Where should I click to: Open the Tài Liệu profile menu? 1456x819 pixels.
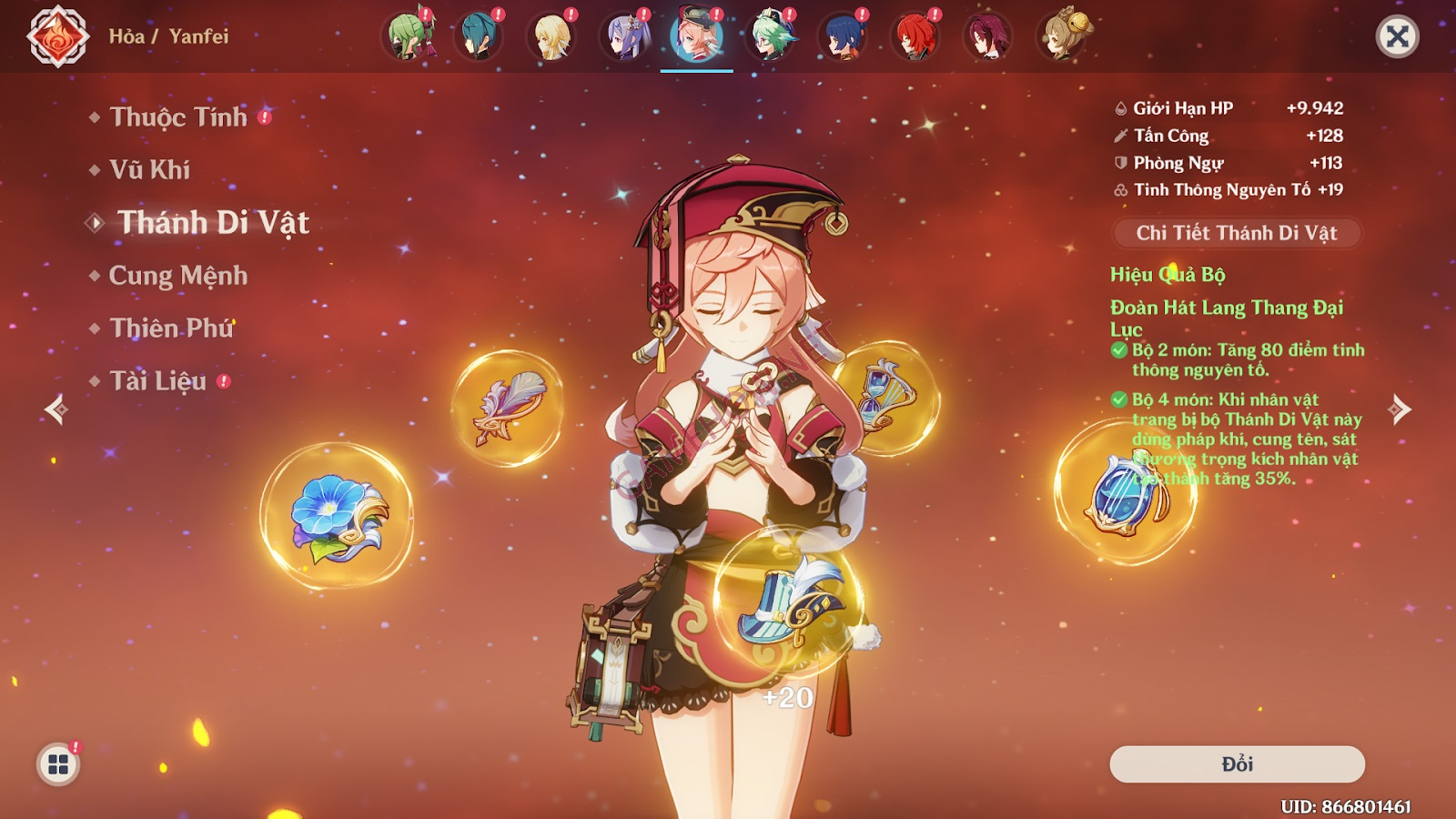[158, 381]
